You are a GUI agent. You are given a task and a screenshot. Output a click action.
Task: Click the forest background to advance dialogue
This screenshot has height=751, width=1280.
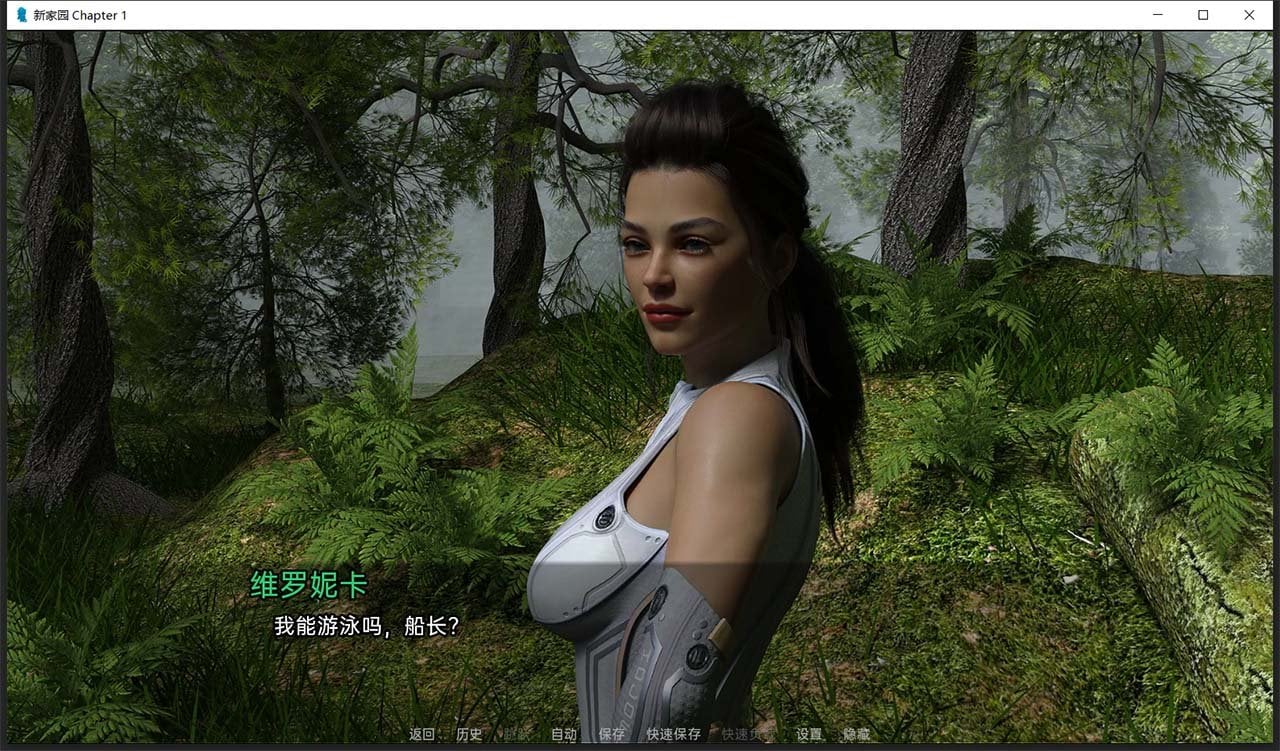[x=200, y=300]
